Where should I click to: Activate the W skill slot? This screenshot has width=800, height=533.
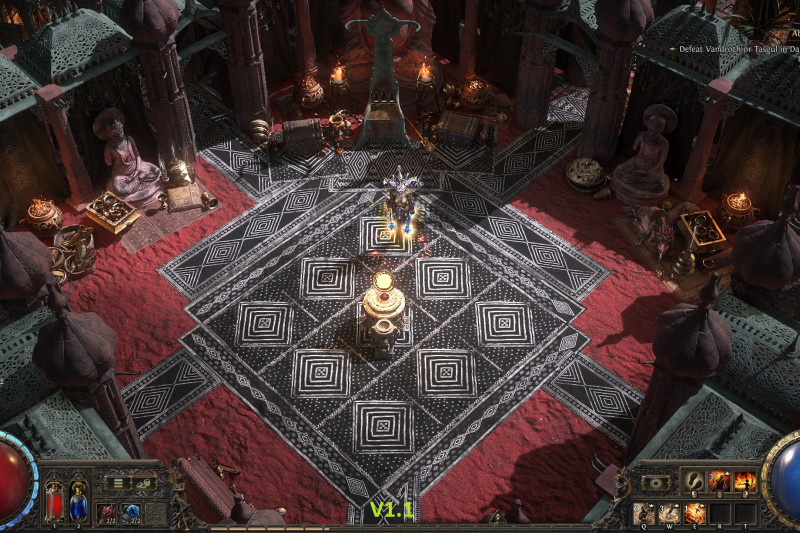(669, 513)
